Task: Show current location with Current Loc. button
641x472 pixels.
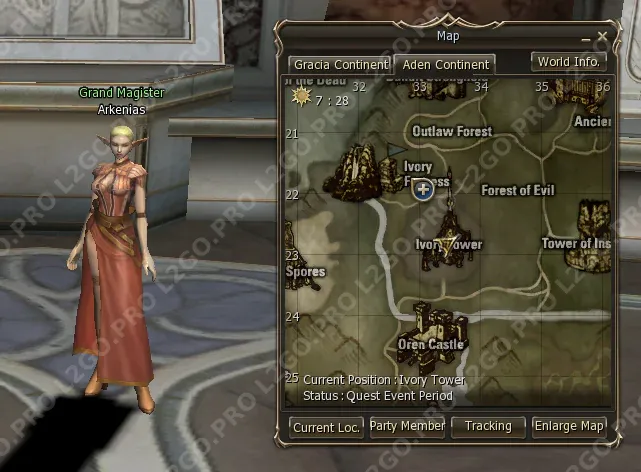Action: click(326, 427)
